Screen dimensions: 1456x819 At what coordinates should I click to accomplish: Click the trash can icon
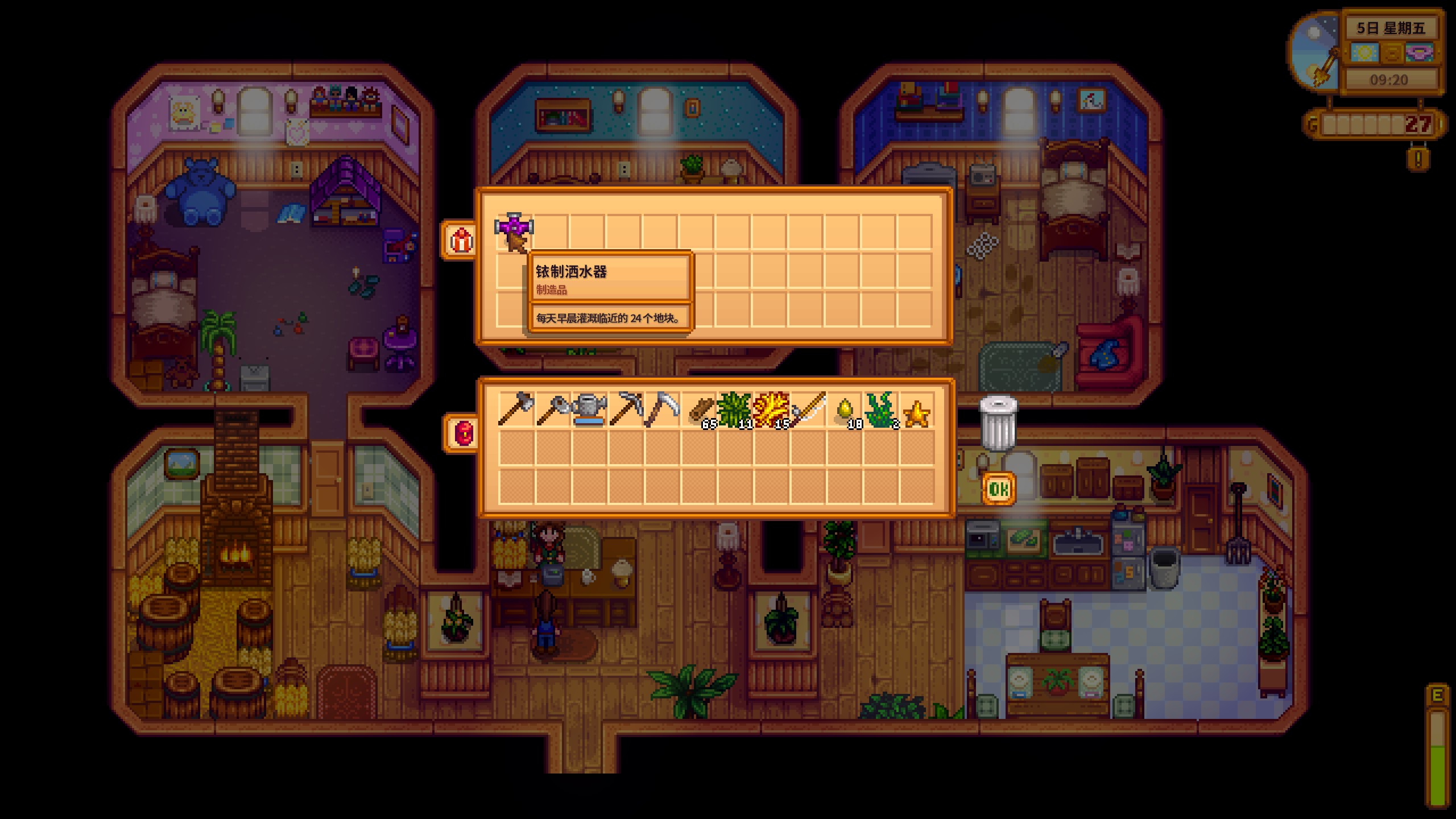(998, 423)
